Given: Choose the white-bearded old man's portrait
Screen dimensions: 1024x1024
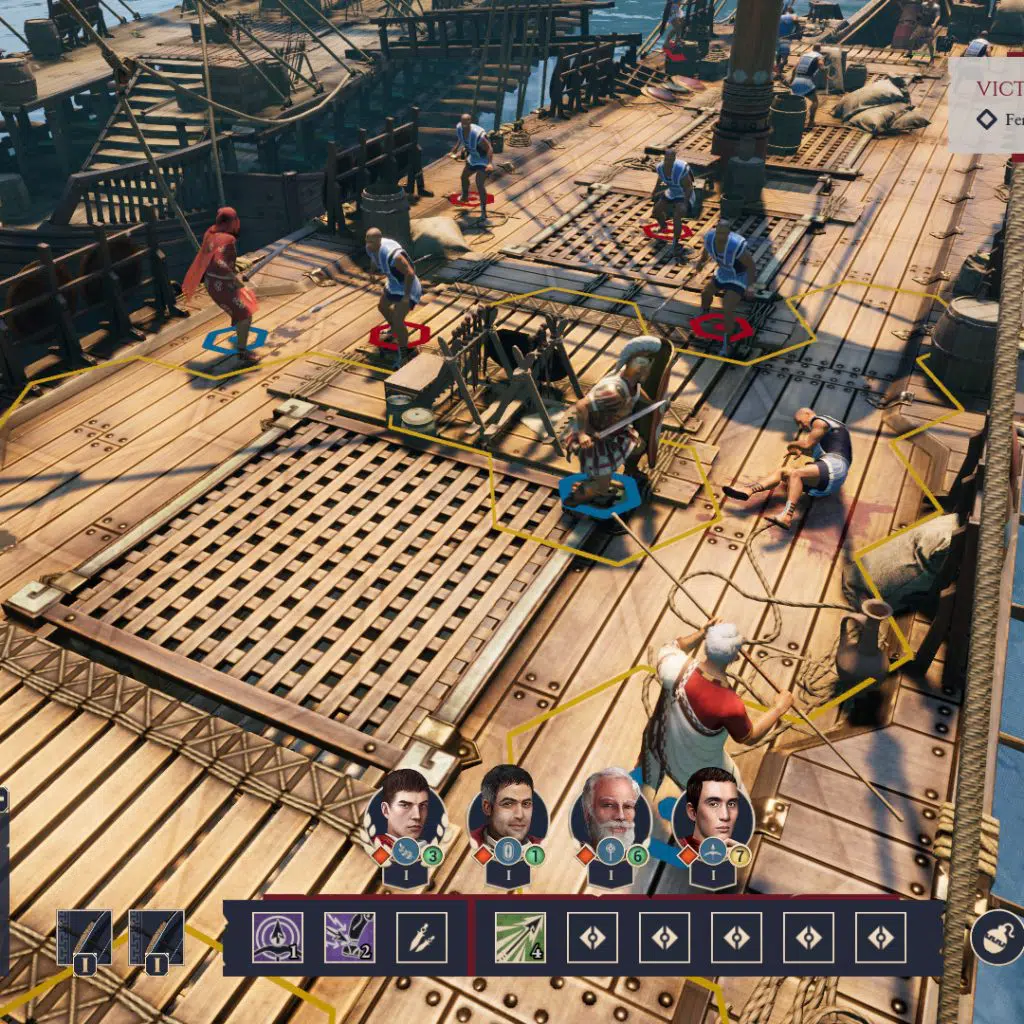Looking at the screenshot, I should pyautogui.click(x=609, y=808).
